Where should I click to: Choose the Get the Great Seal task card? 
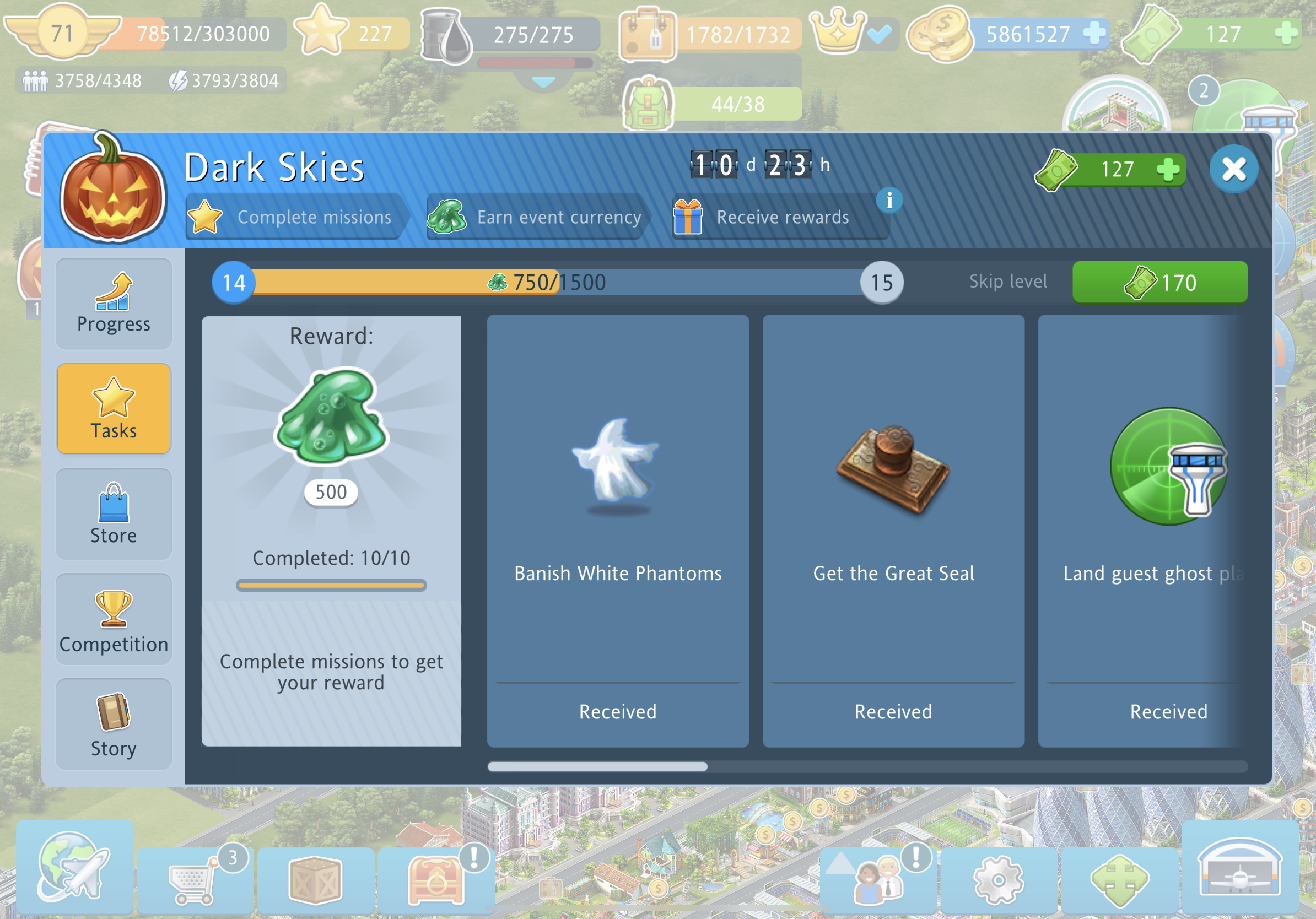(893, 530)
